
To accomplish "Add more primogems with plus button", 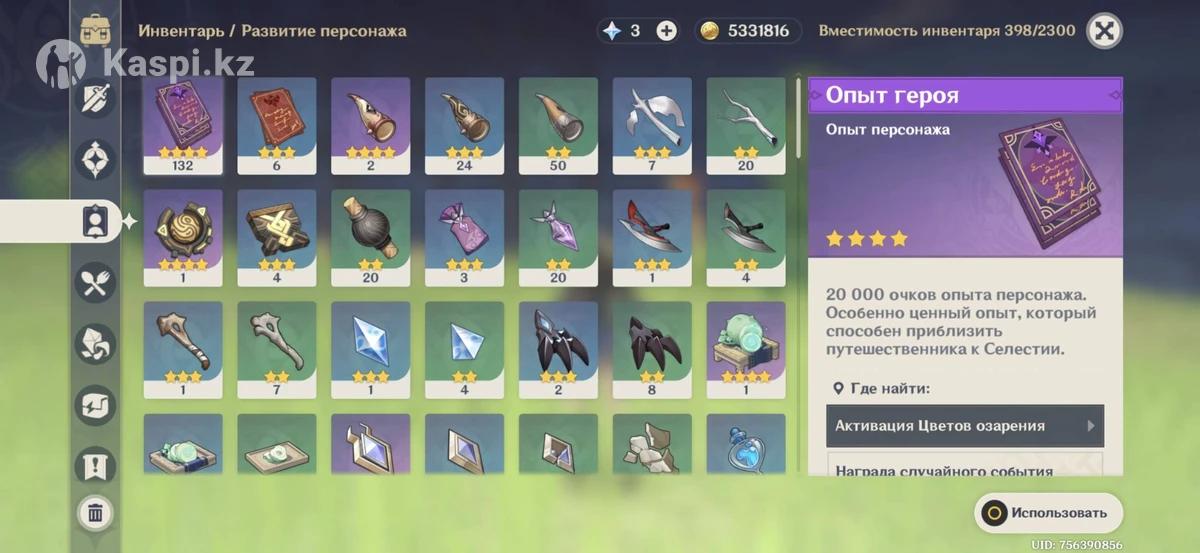I will click(667, 31).
